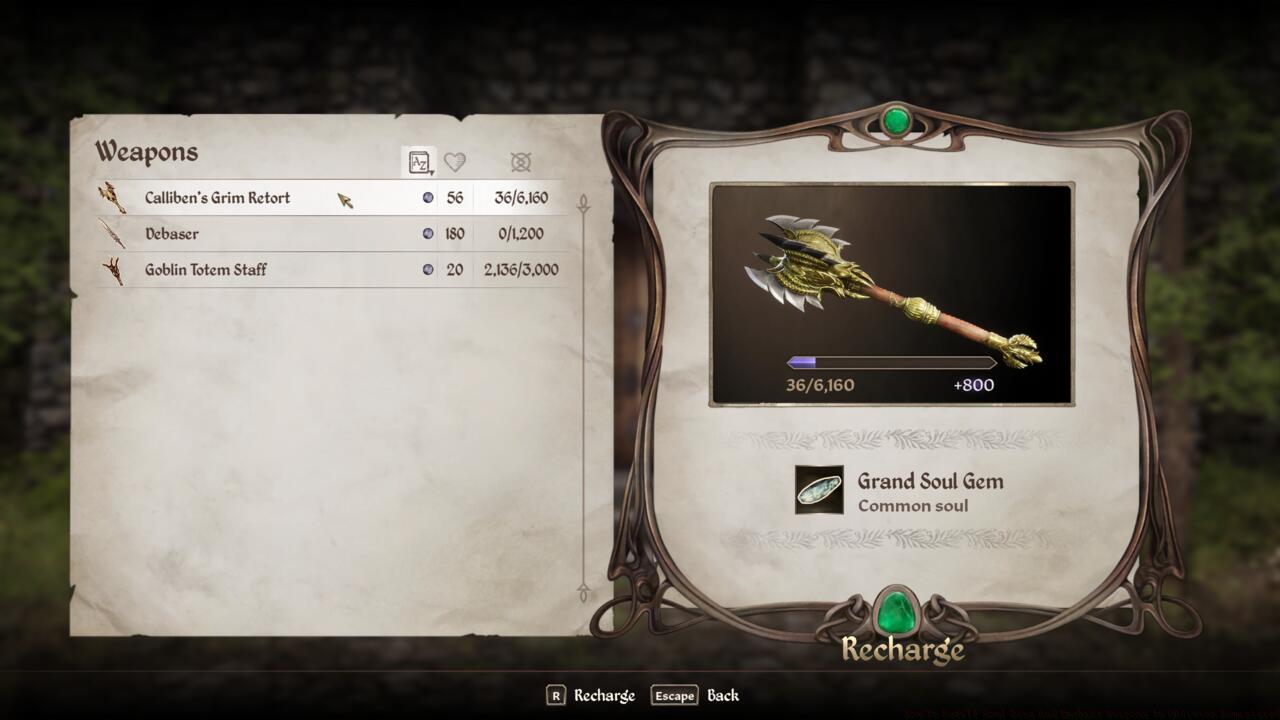Screen dimensions: 1280x720
Task: Open the A-Z sort order dropdown arrow
Action: pyautogui.click(x=430, y=171)
